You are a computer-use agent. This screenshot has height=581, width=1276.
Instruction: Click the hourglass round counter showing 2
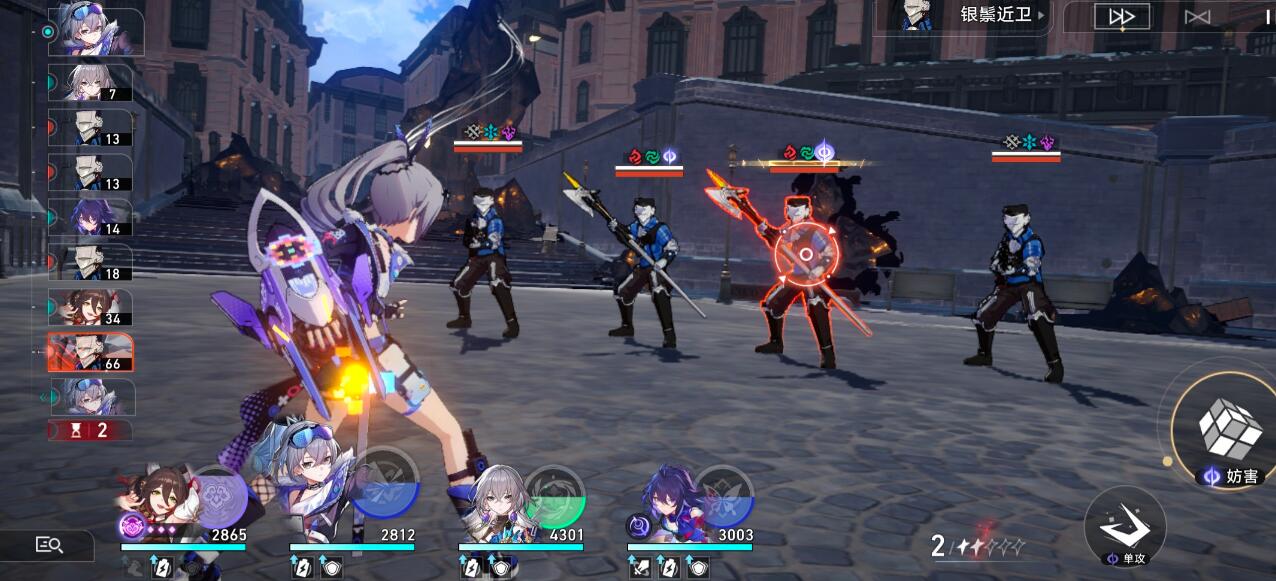click(89, 430)
